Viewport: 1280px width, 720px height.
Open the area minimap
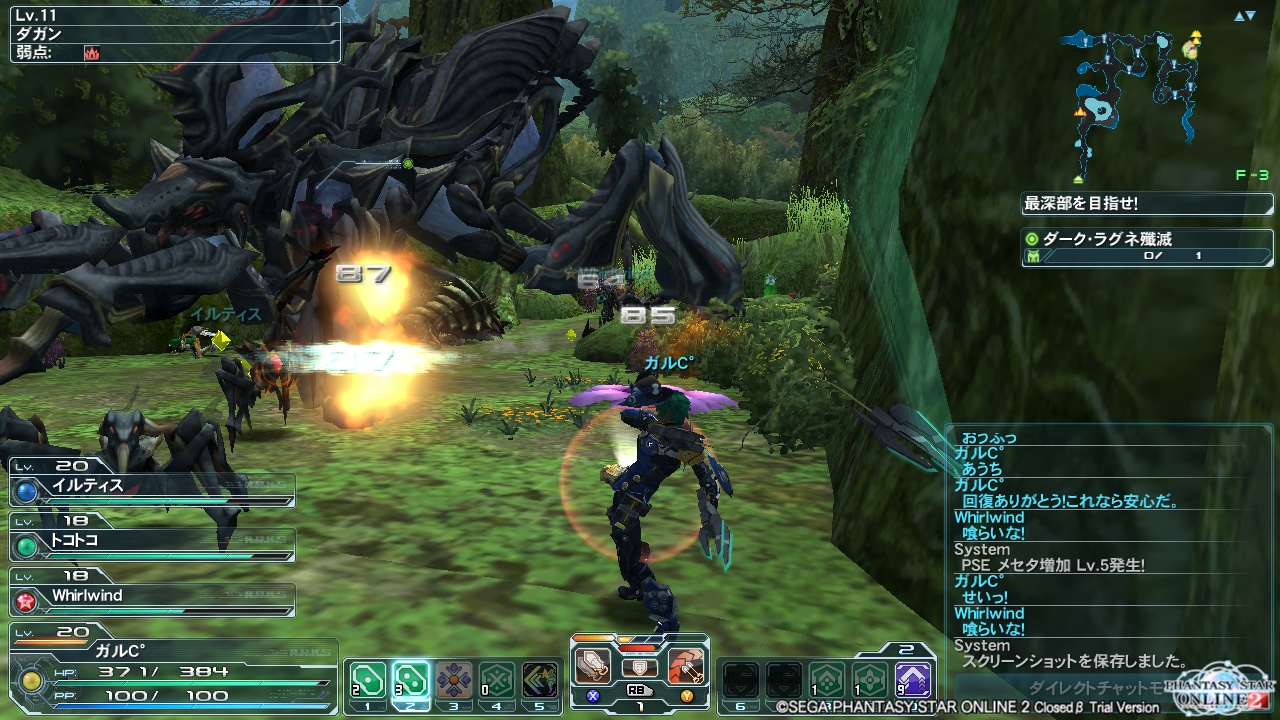coord(1130,100)
